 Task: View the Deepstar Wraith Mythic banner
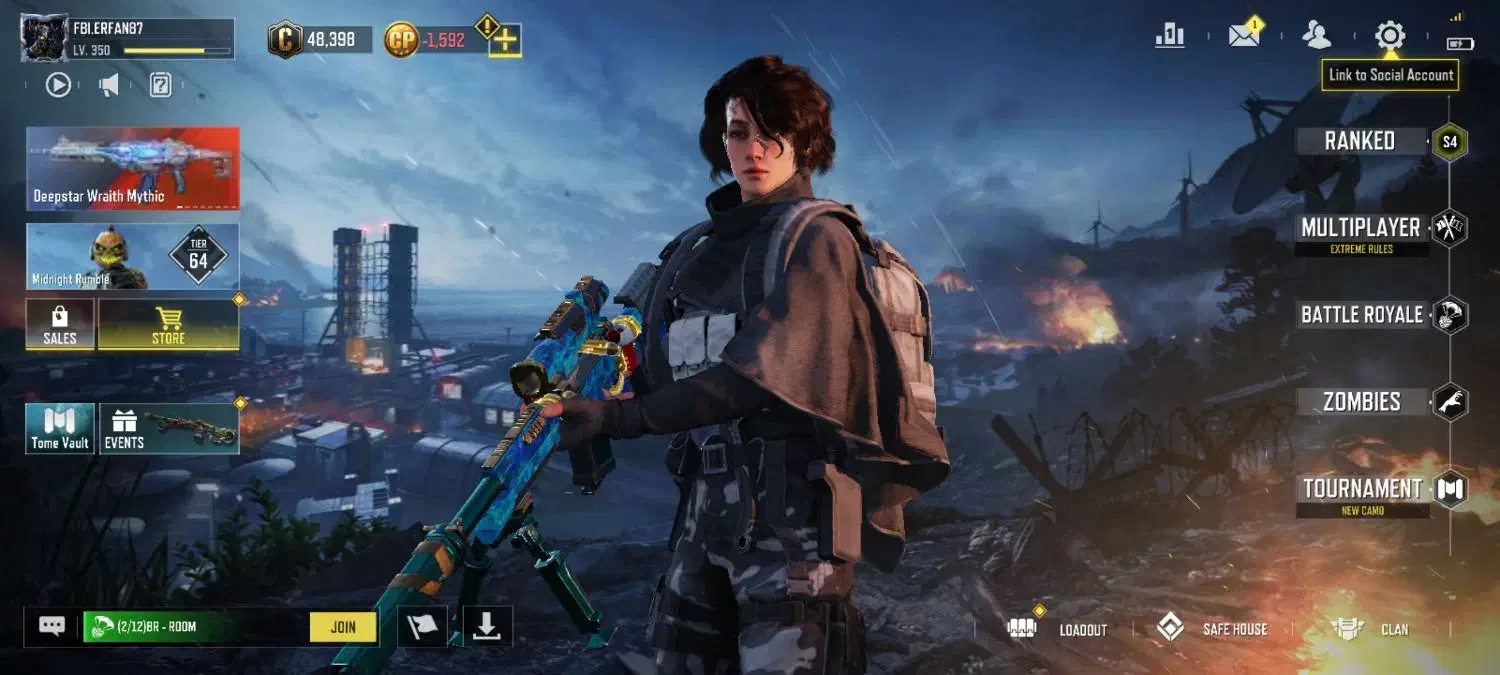click(x=133, y=168)
